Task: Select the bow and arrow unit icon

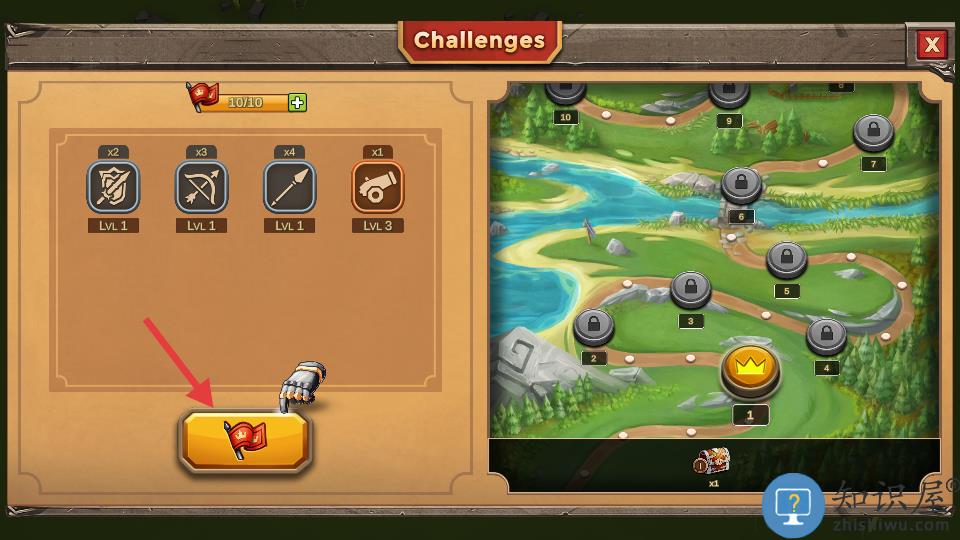Action: 201,187
